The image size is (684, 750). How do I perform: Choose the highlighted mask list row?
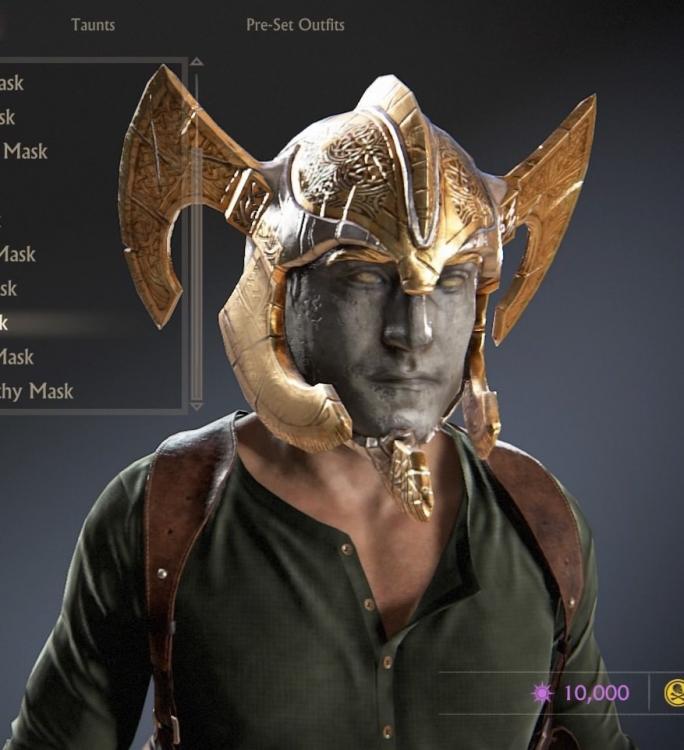[60, 322]
